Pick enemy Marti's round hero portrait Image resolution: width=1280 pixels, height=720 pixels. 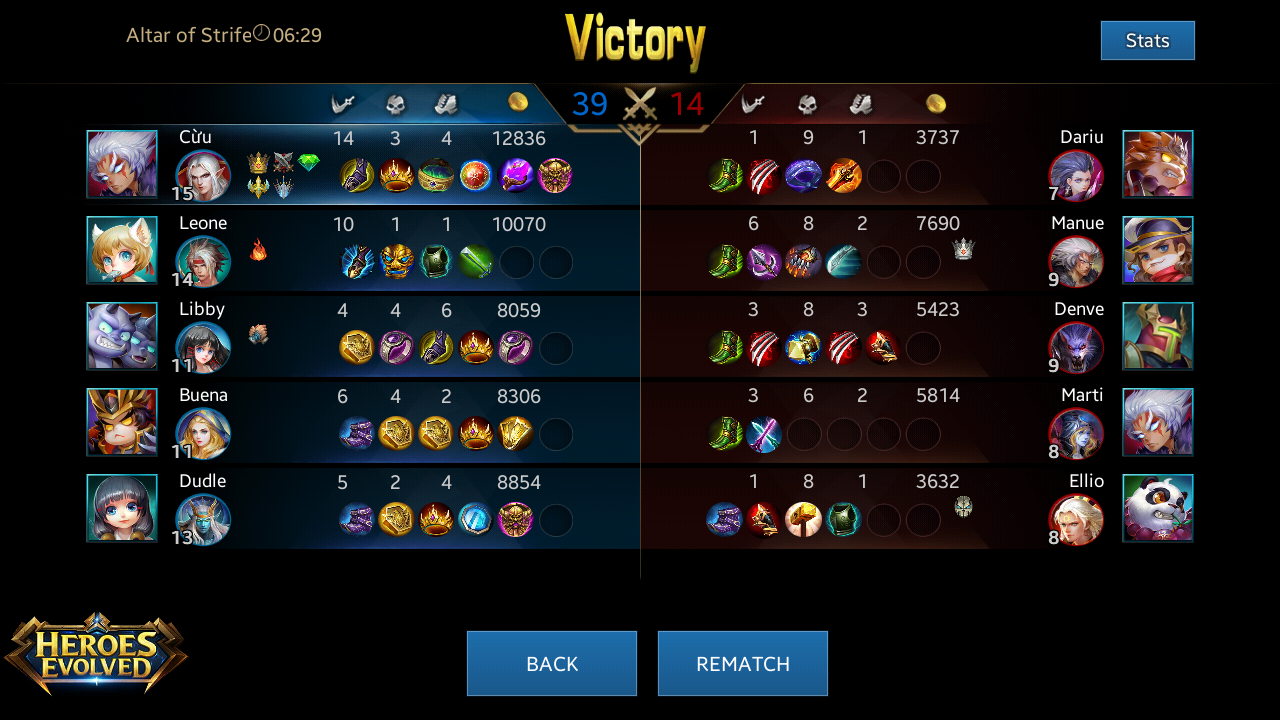pos(1076,434)
